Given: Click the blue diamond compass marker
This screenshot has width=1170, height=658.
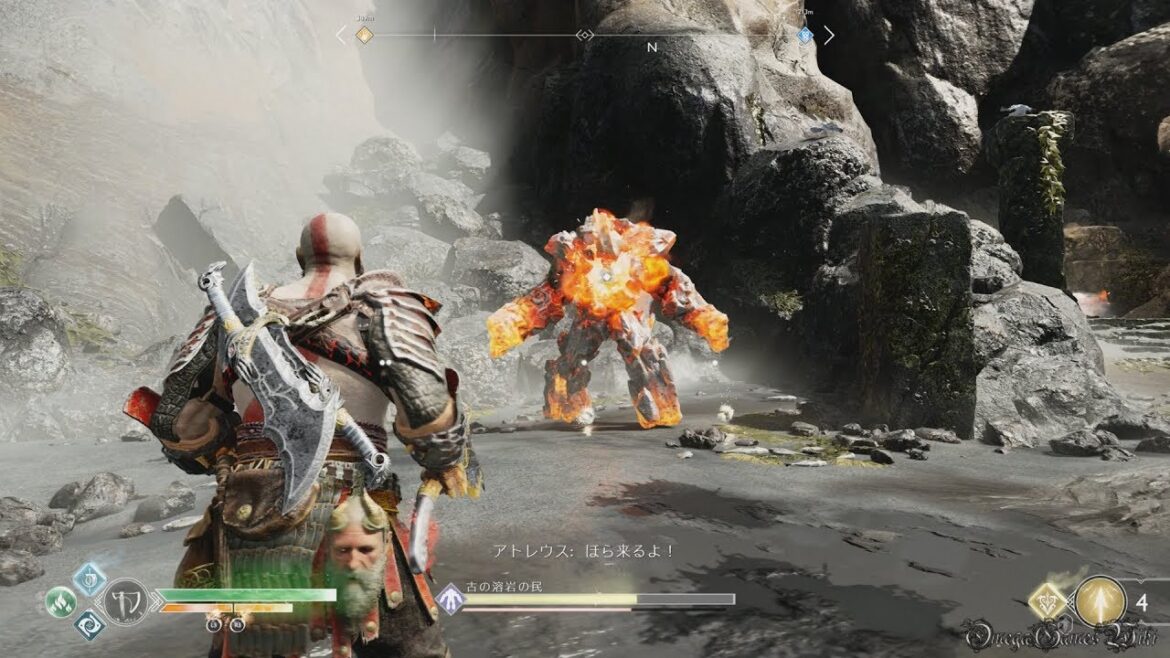Looking at the screenshot, I should pos(805,35).
